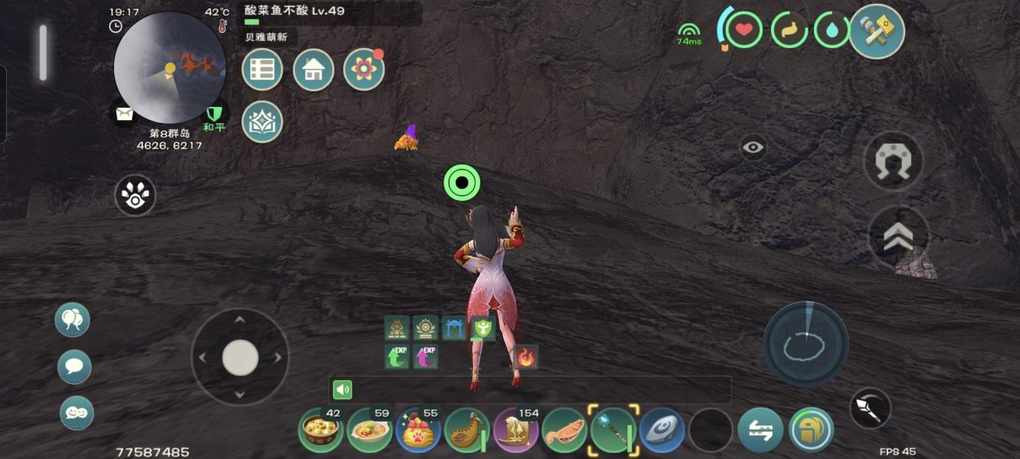
Task: Tap the horseshoe mount button
Action: pyautogui.click(x=893, y=161)
